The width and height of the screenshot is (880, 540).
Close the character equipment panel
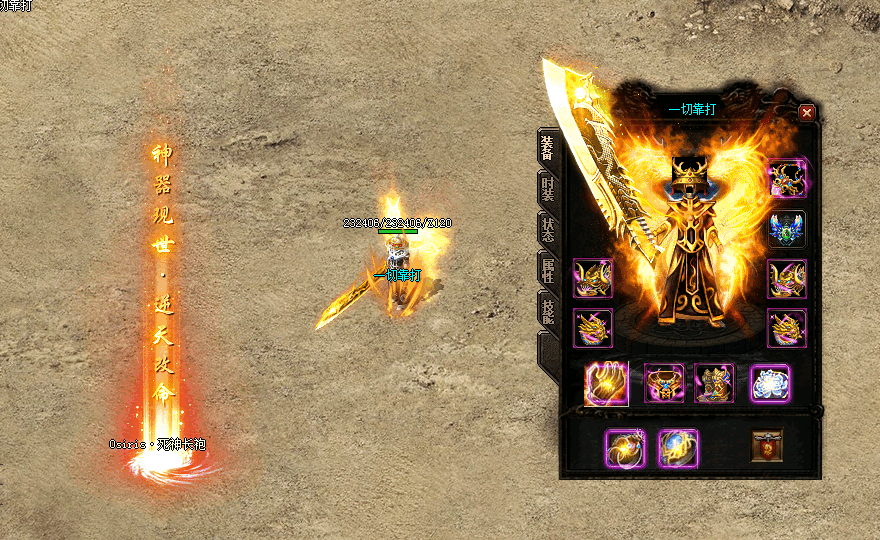click(x=806, y=113)
